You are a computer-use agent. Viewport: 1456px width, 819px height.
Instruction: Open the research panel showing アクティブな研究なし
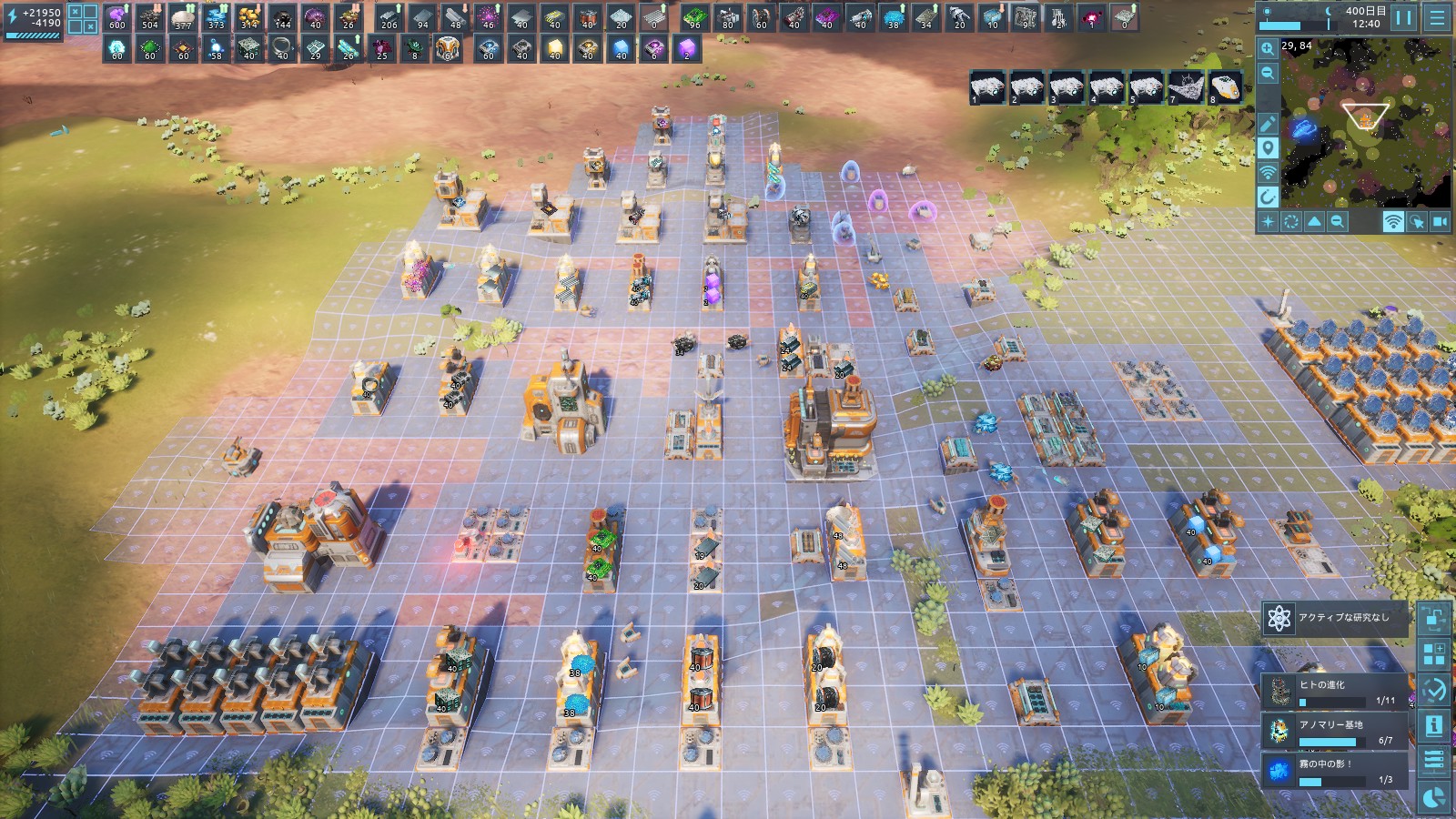tap(1334, 618)
